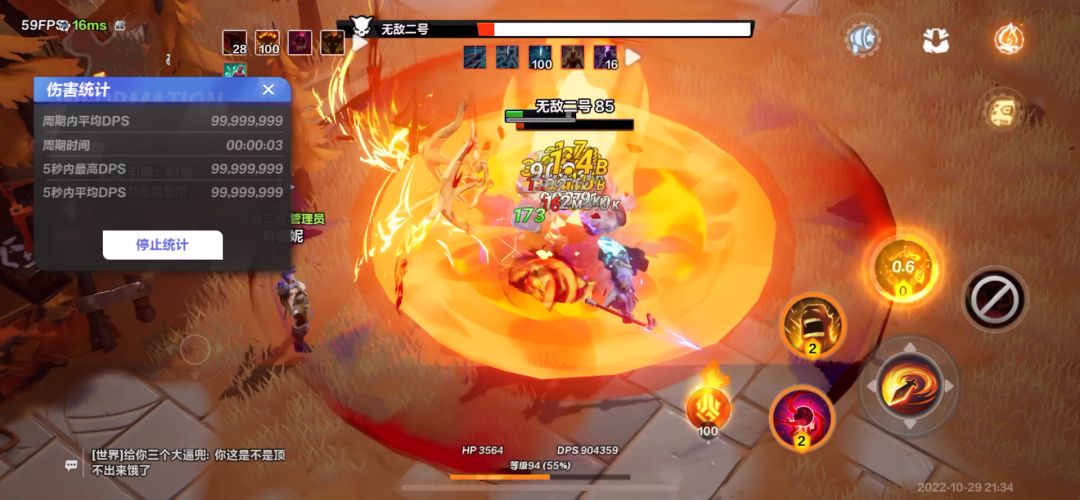
Task: Tap the chat speech bubble icon
Action: (x=71, y=464)
